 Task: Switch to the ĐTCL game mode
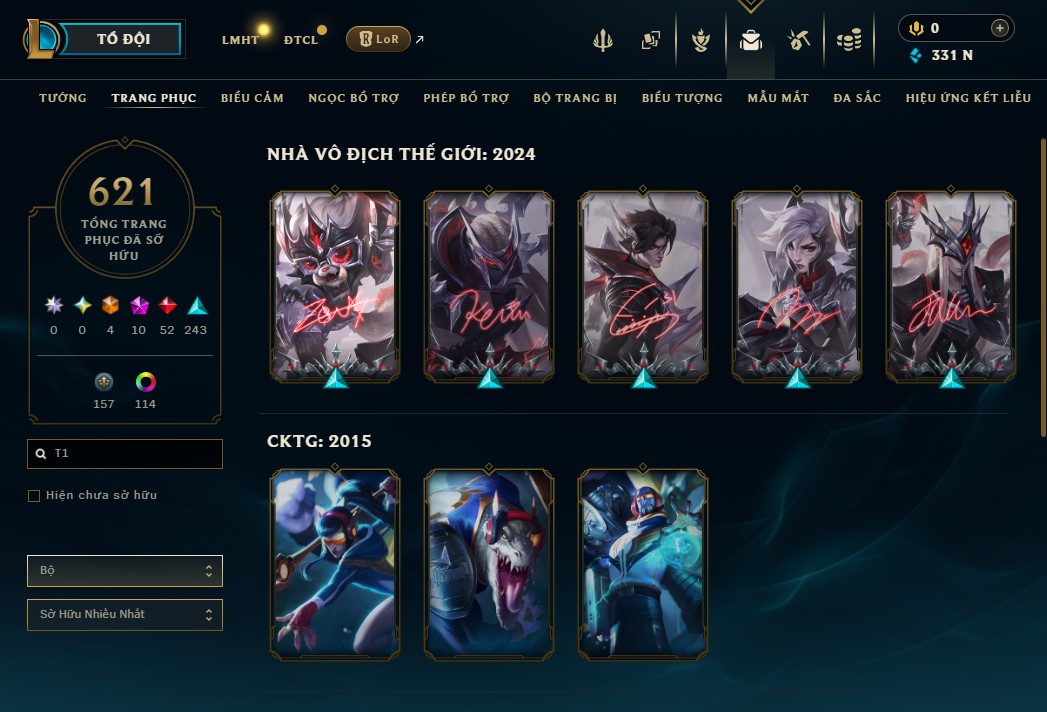301,40
